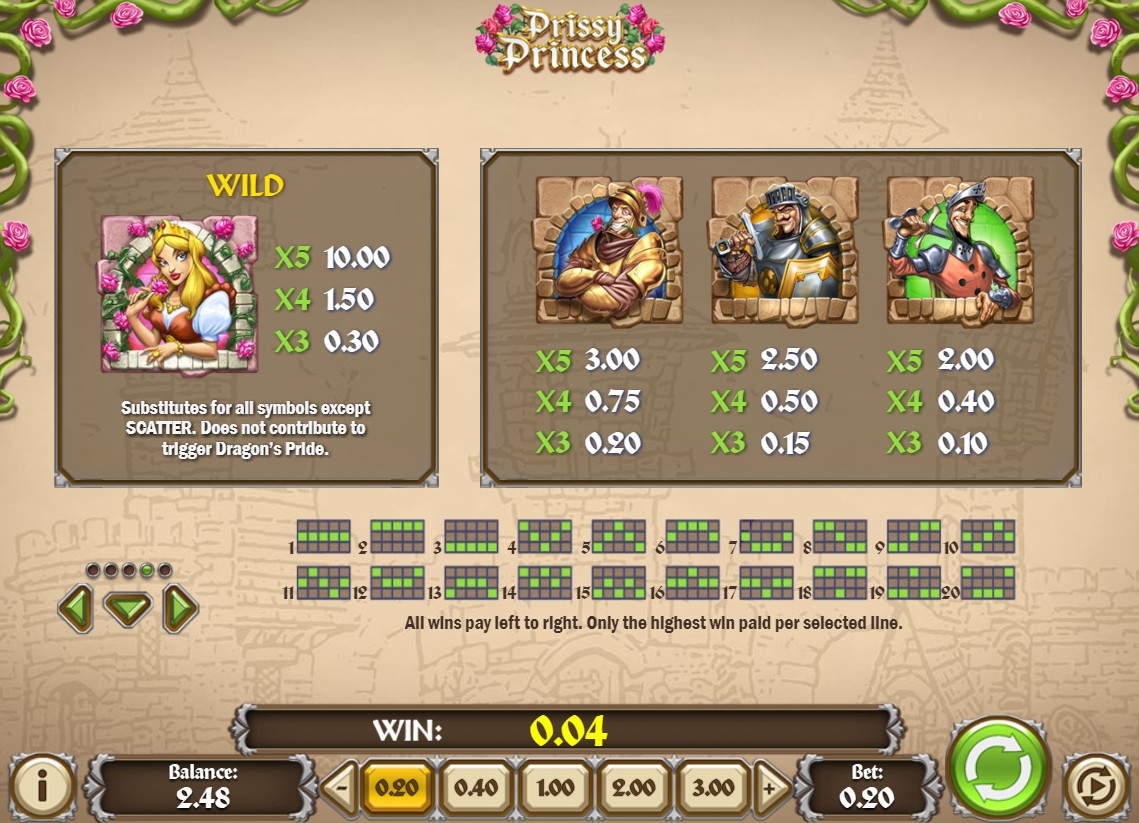The width and height of the screenshot is (1139, 823).
Task: Go to the previous paytable page
Action: (76, 608)
